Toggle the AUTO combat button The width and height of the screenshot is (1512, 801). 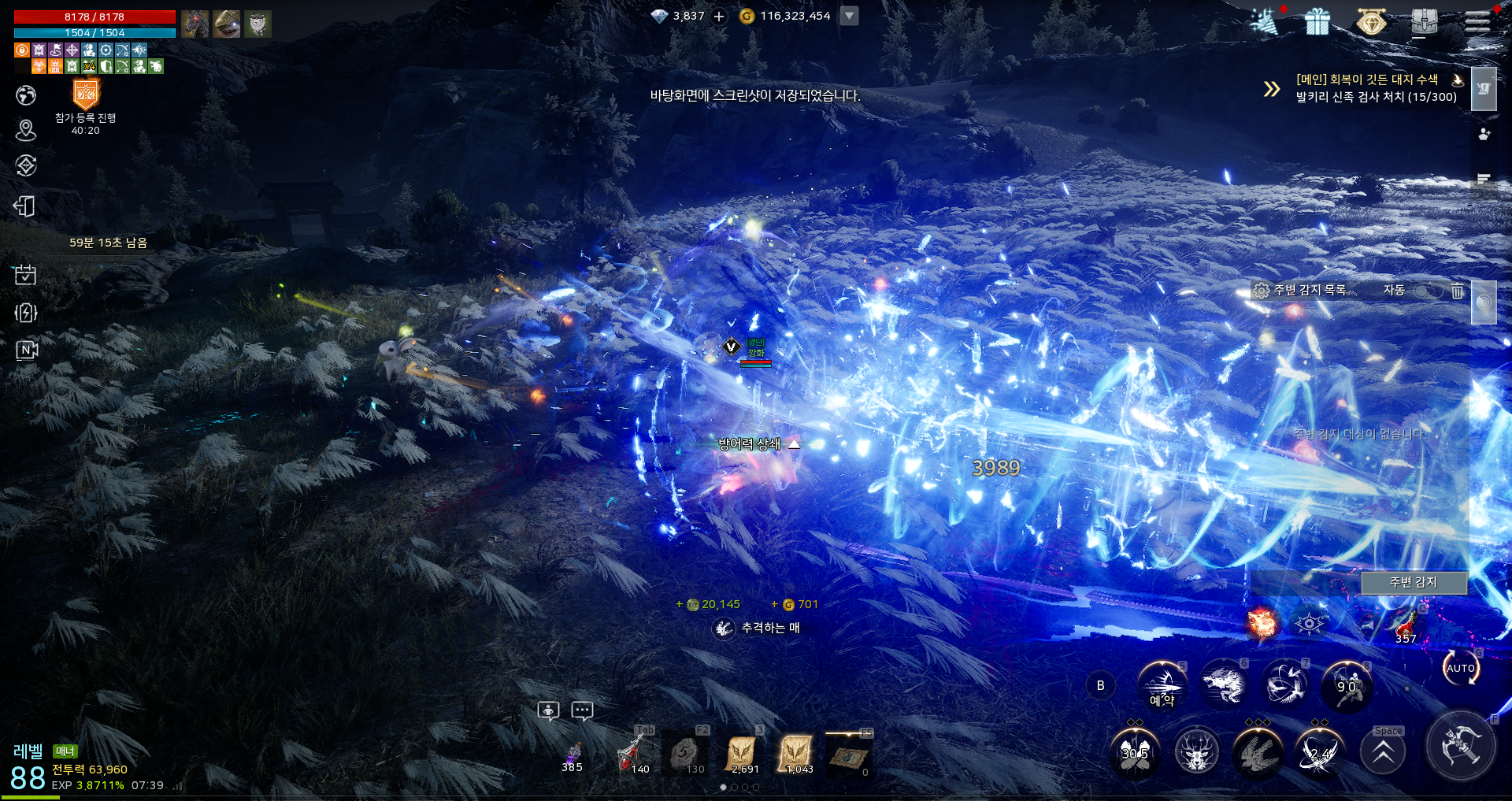click(x=1461, y=668)
